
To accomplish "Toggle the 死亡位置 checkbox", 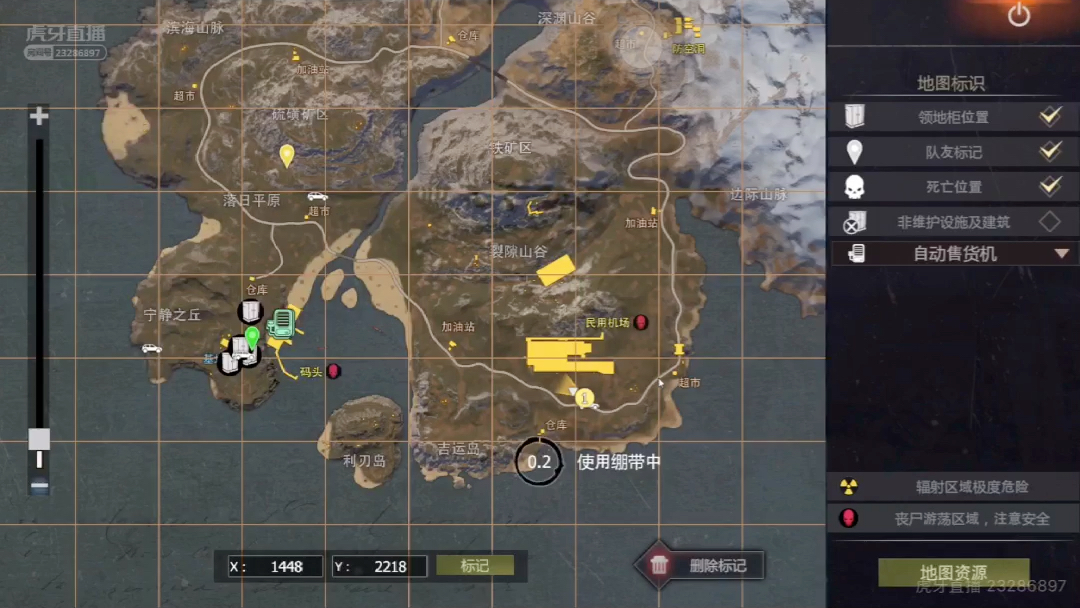I will [x=1049, y=186].
